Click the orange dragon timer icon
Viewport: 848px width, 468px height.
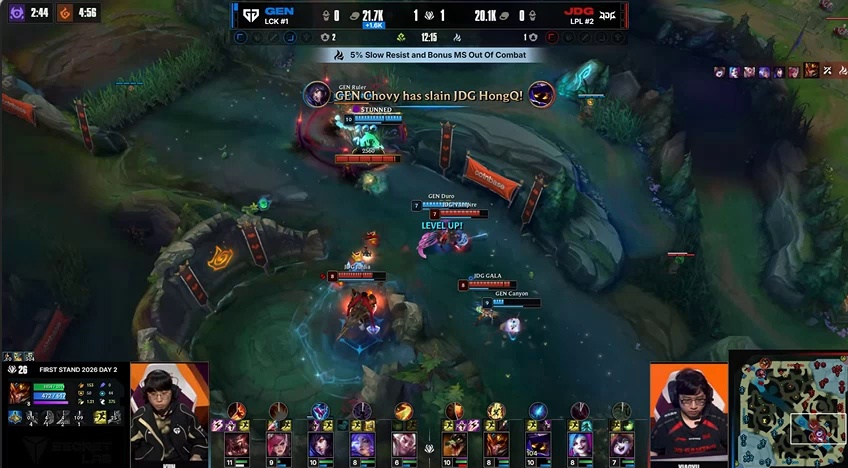pyautogui.click(x=65, y=13)
